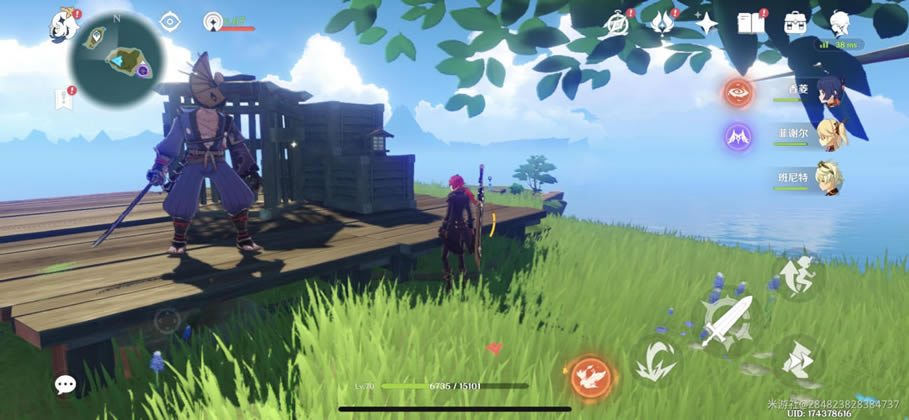The width and height of the screenshot is (909, 420).
Task: Open the Paimon menu
Action: (66, 24)
